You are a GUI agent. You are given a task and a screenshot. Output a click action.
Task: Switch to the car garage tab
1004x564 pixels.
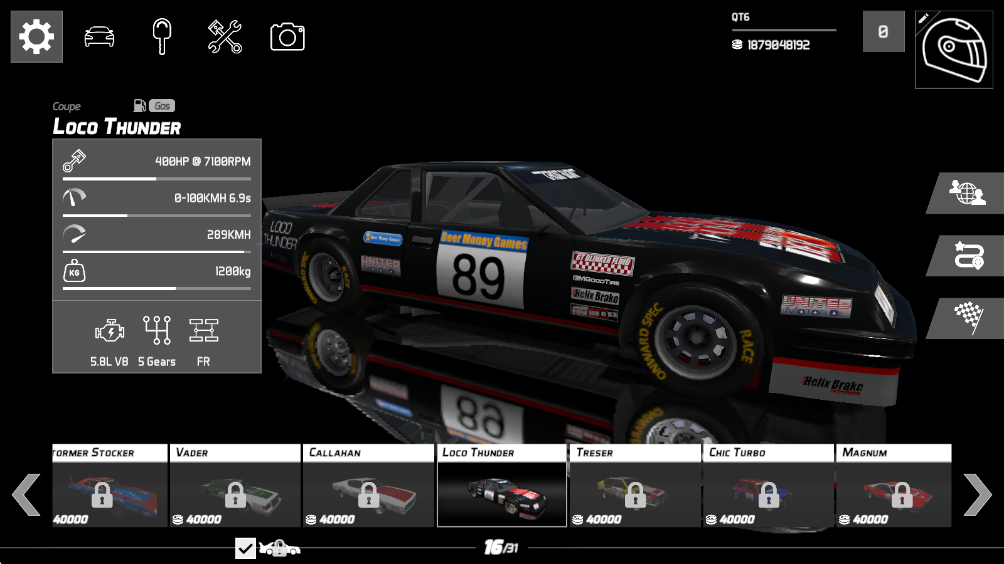(x=99, y=37)
